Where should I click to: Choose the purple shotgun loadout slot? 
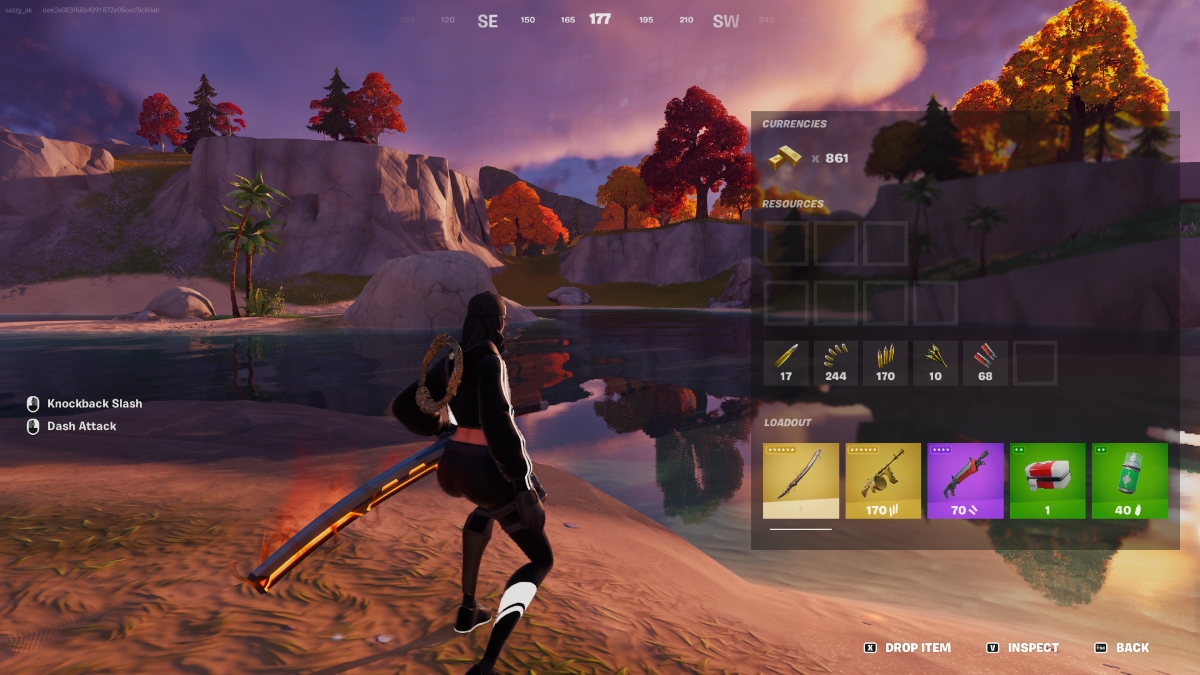tap(965, 481)
